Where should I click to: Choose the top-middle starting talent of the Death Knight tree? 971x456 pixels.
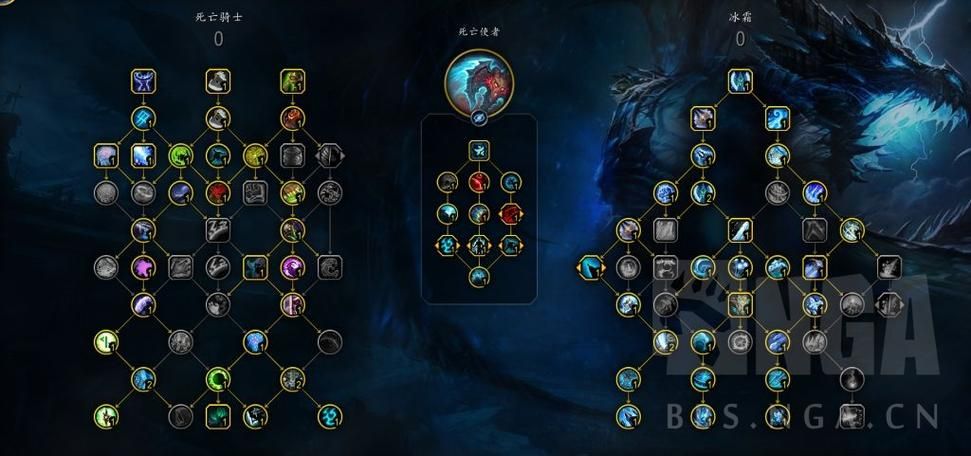pos(218,80)
